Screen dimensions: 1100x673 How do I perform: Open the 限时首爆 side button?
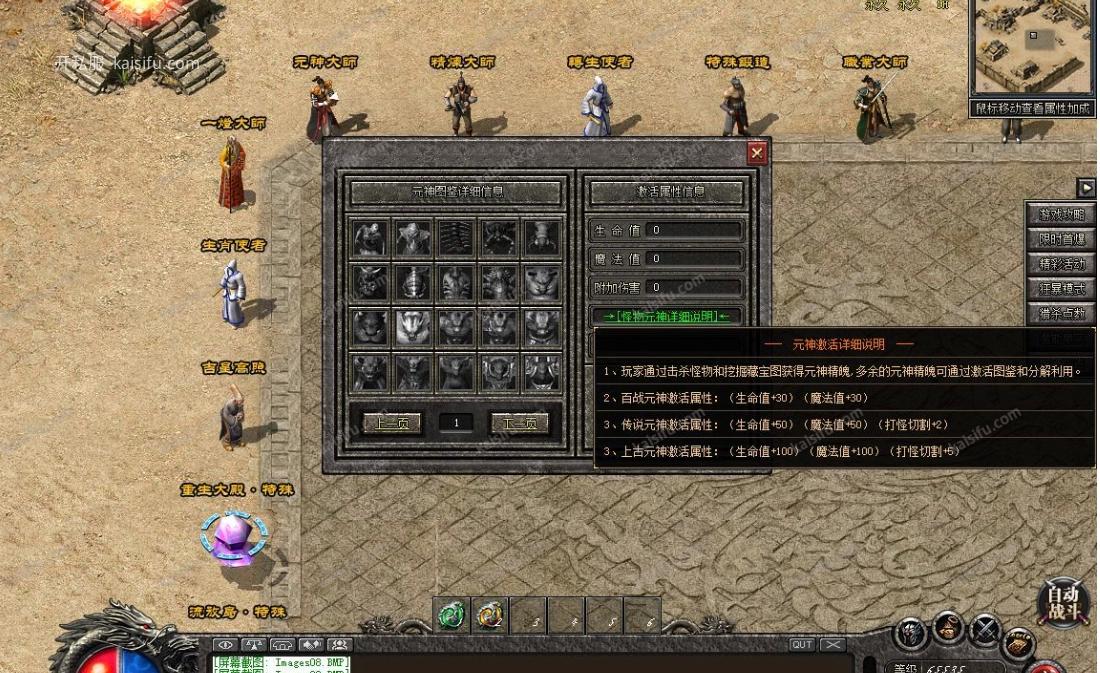tap(1060, 240)
